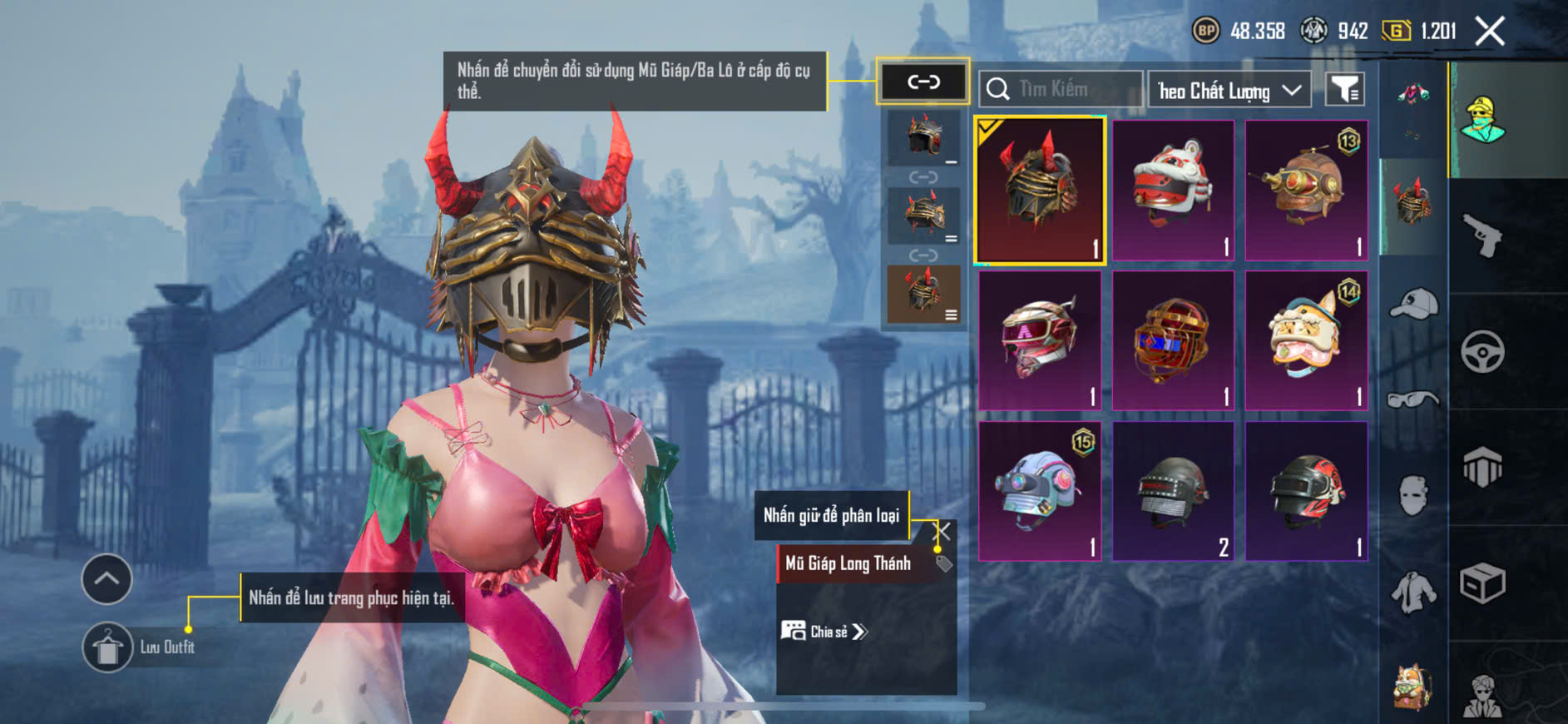Image resolution: width=1568 pixels, height=724 pixels.
Task: Select the steampunk brass helmet tile
Action: tap(1306, 191)
